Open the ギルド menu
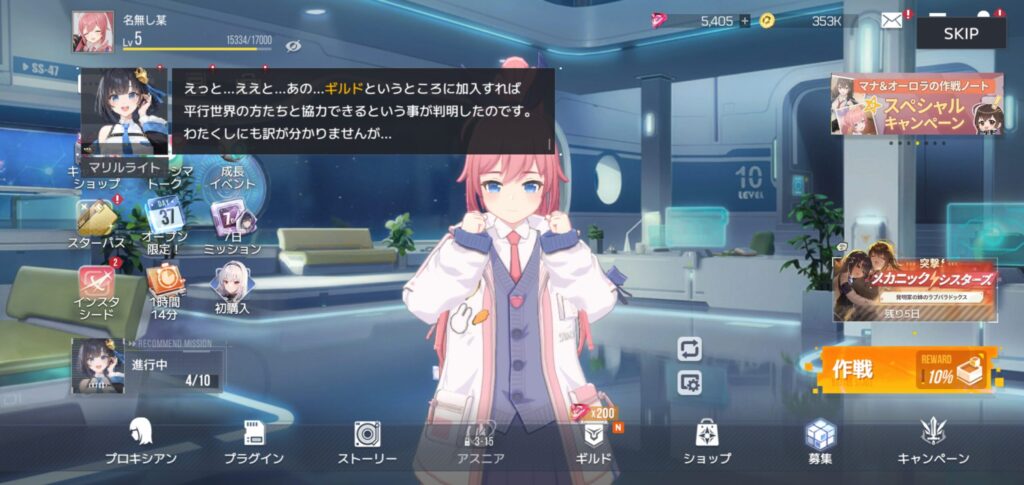 click(x=593, y=439)
